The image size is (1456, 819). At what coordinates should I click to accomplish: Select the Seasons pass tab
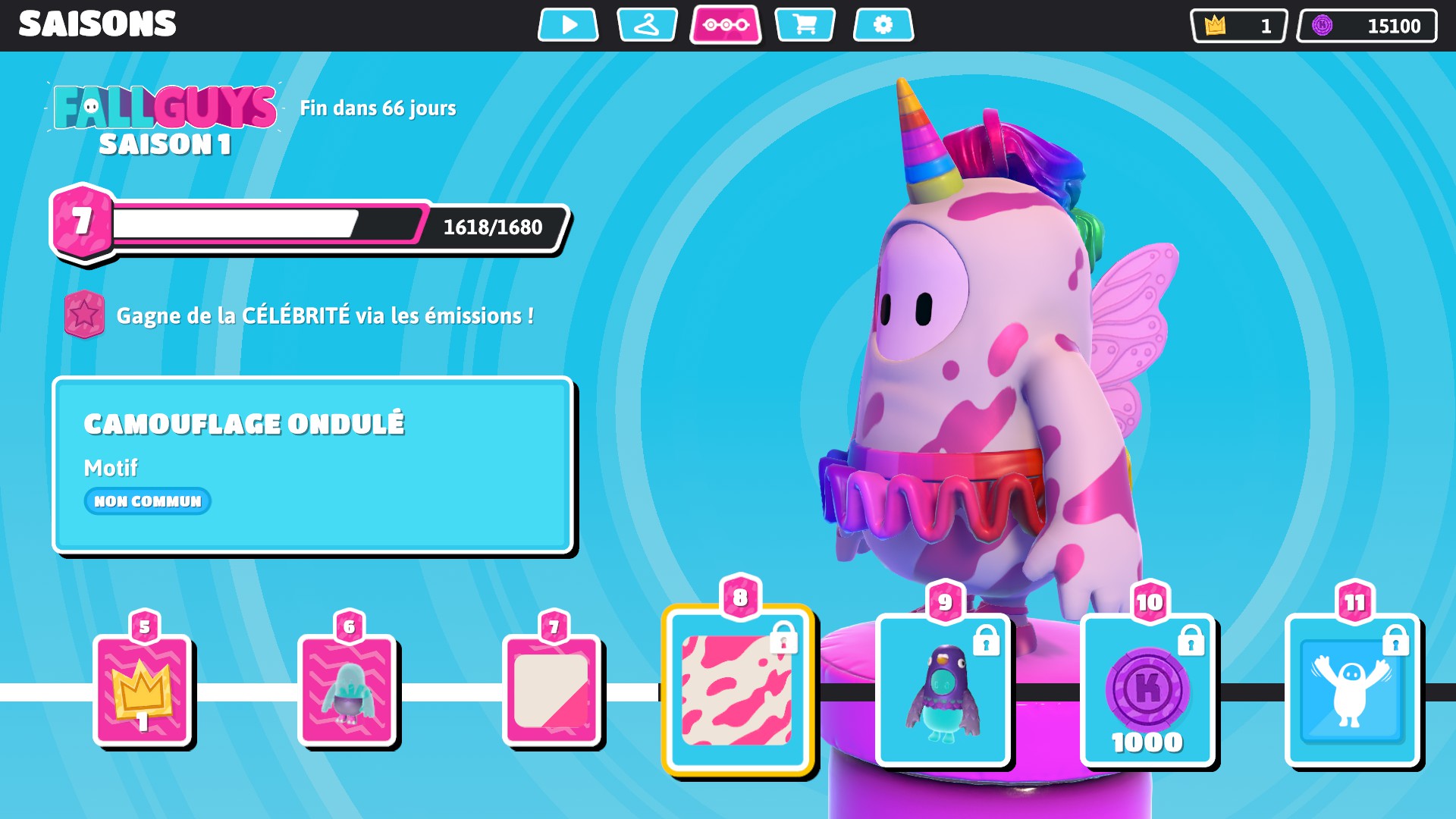[x=726, y=25]
